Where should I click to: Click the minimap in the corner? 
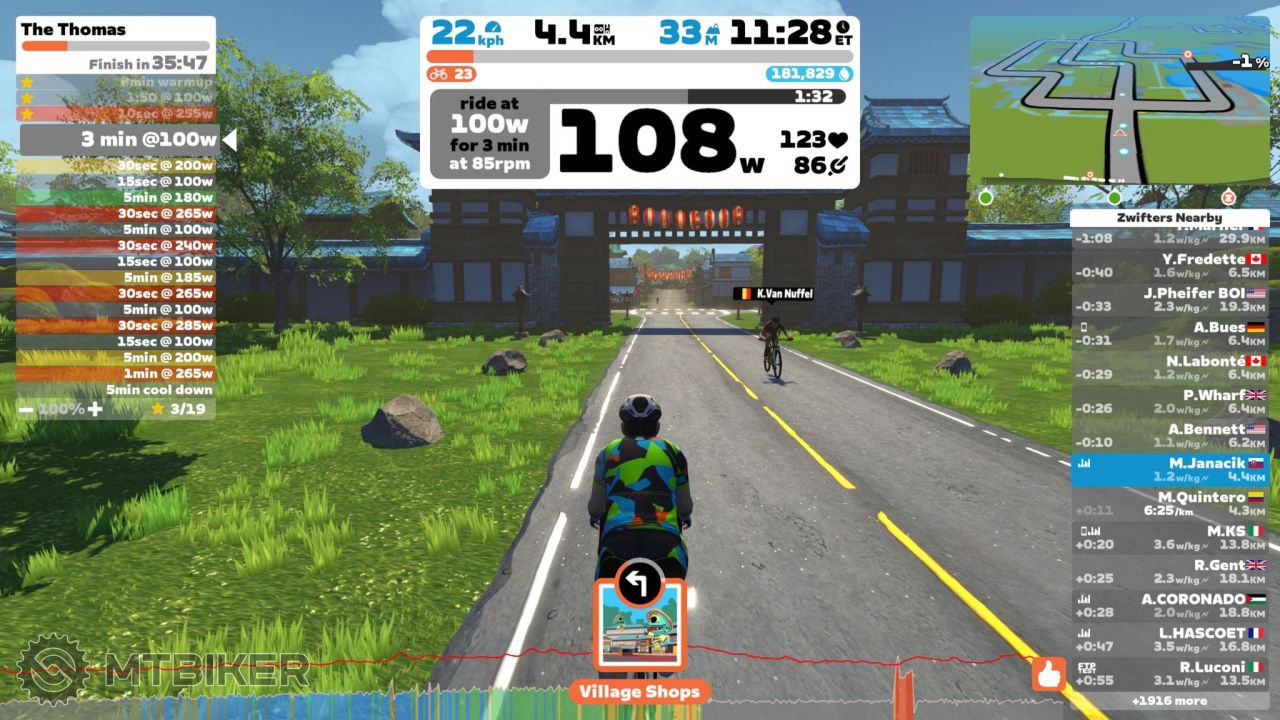[x=1120, y=100]
